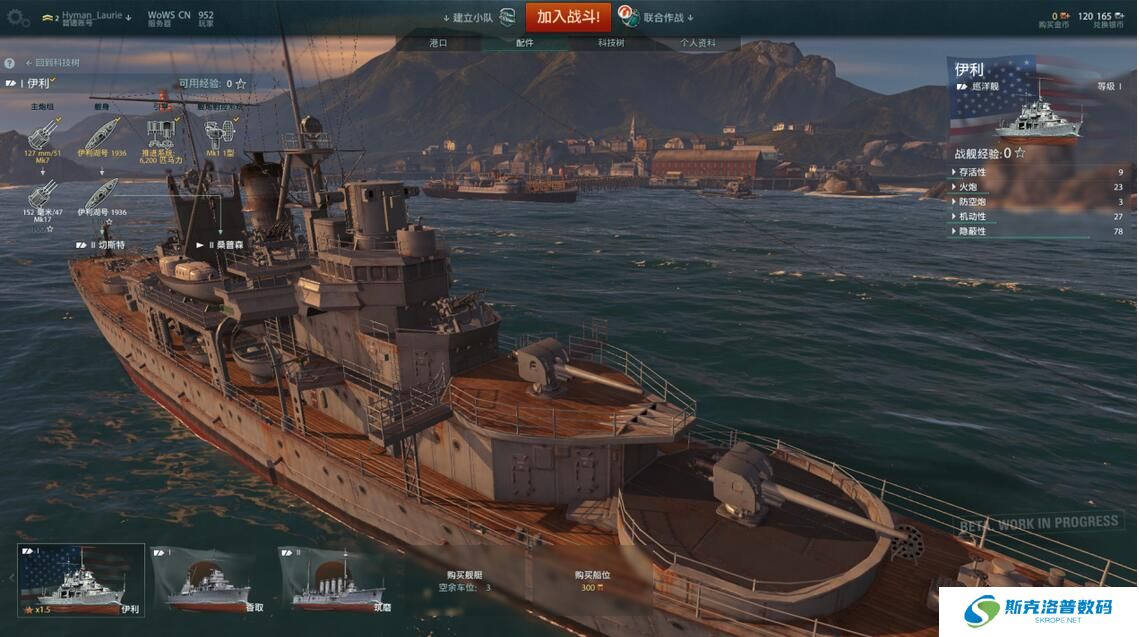Open the 个人资料 profile tab

point(698,43)
